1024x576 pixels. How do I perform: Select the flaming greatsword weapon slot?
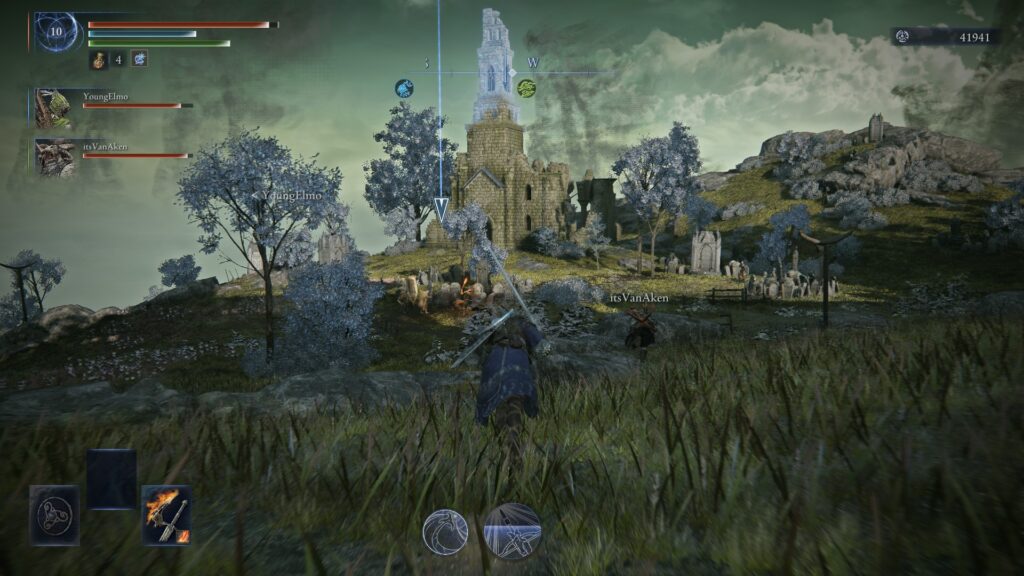[x=166, y=515]
